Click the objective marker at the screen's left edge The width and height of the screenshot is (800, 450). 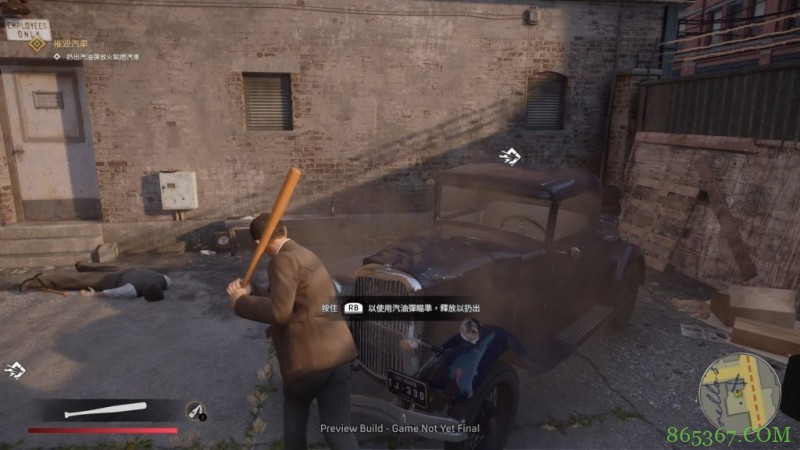15,370
